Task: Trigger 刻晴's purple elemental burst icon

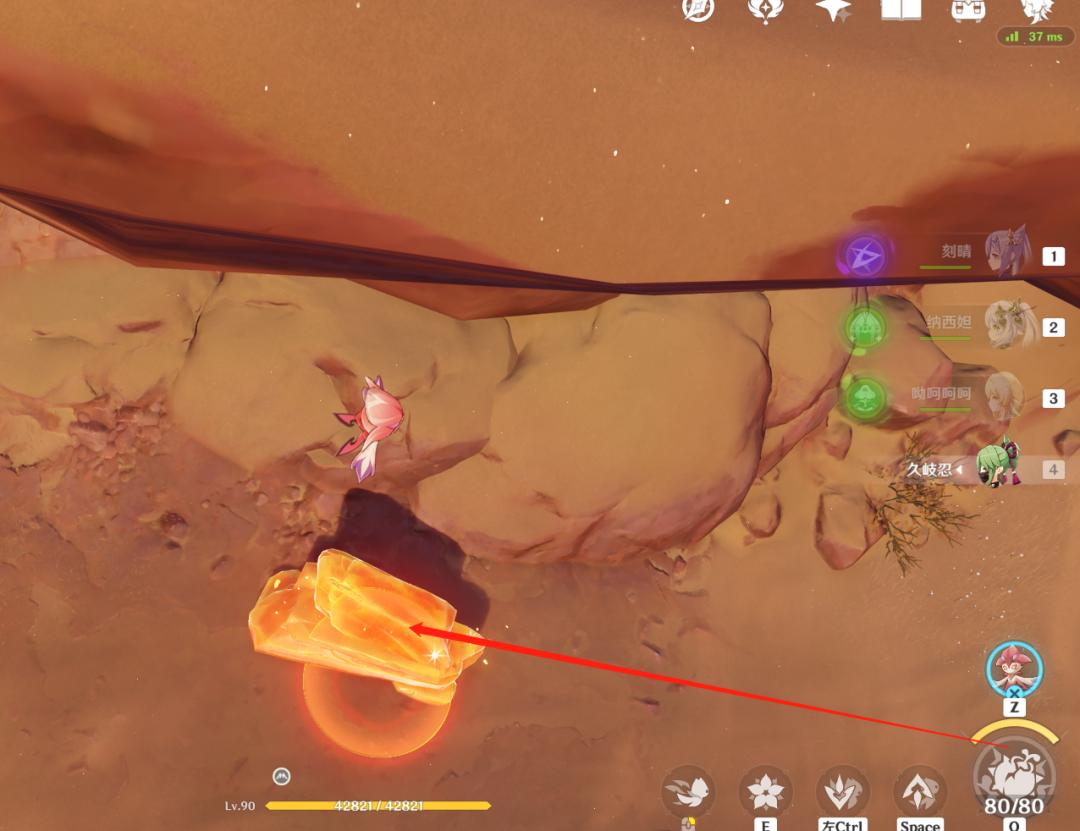Action: coord(862,257)
